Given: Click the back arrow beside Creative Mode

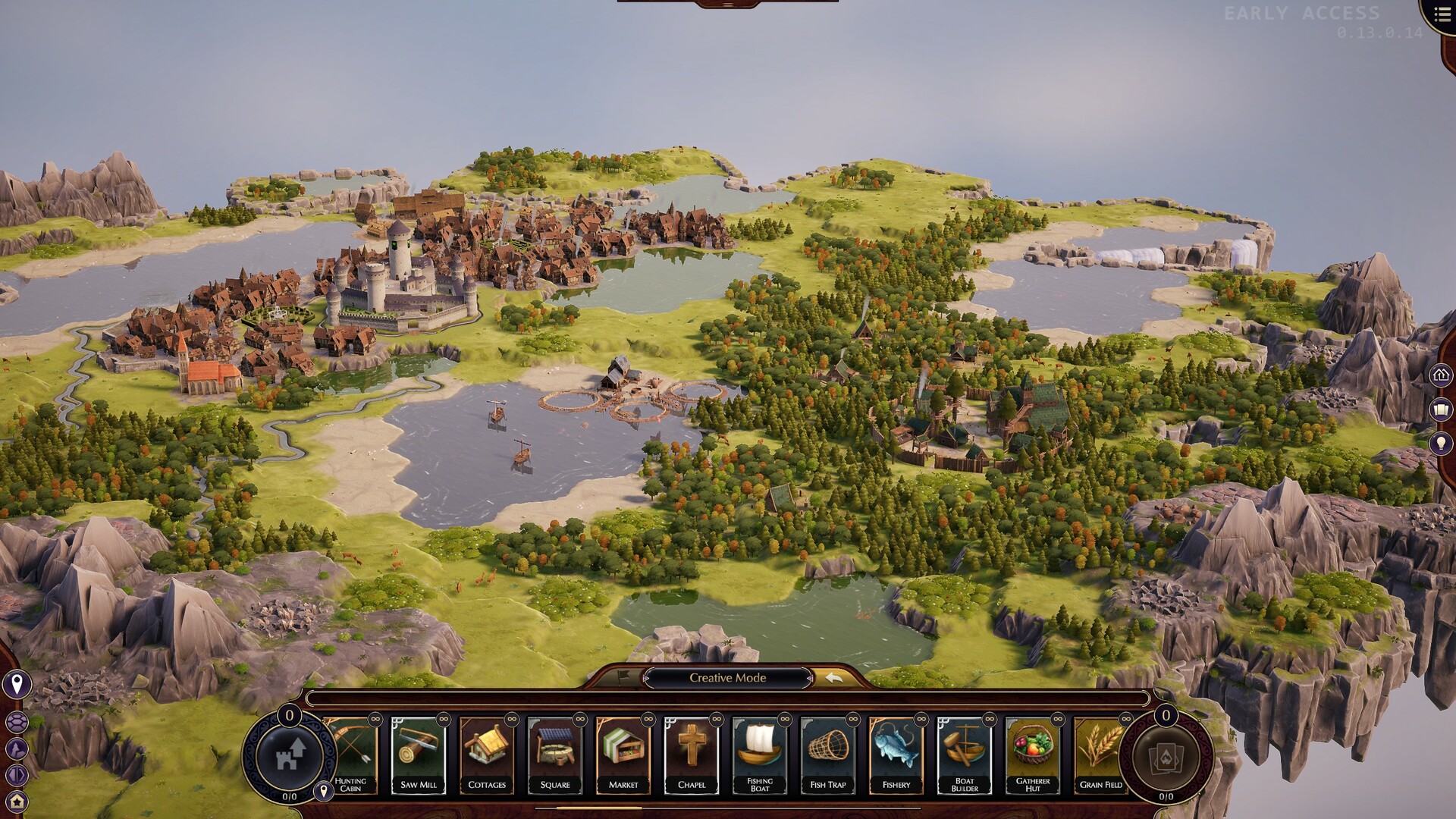Looking at the screenshot, I should click(834, 678).
